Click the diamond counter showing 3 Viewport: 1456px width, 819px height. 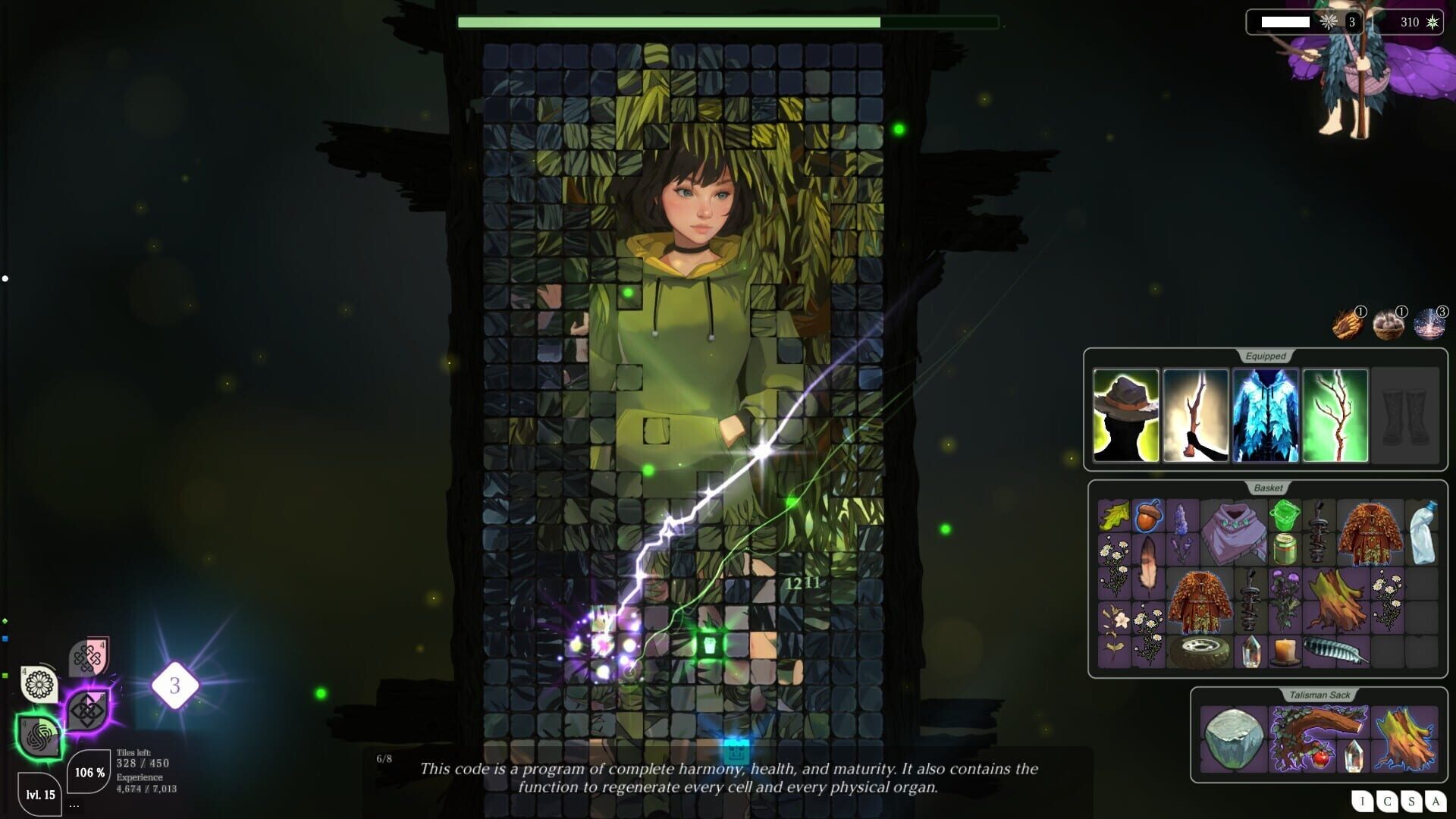coord(175,686)
